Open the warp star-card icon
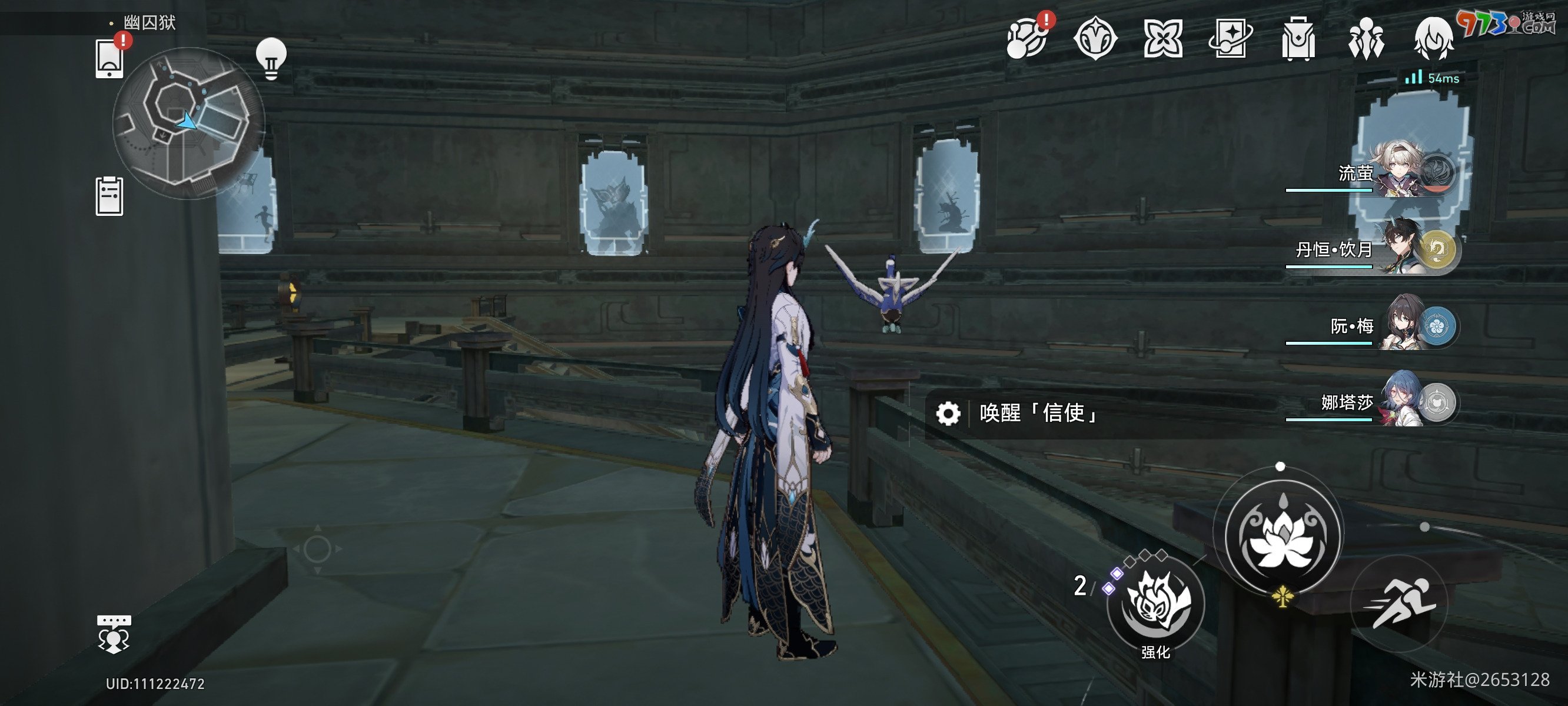Screen dimensions: 1568x706 pyautogui.click(x=1230, y=39)
